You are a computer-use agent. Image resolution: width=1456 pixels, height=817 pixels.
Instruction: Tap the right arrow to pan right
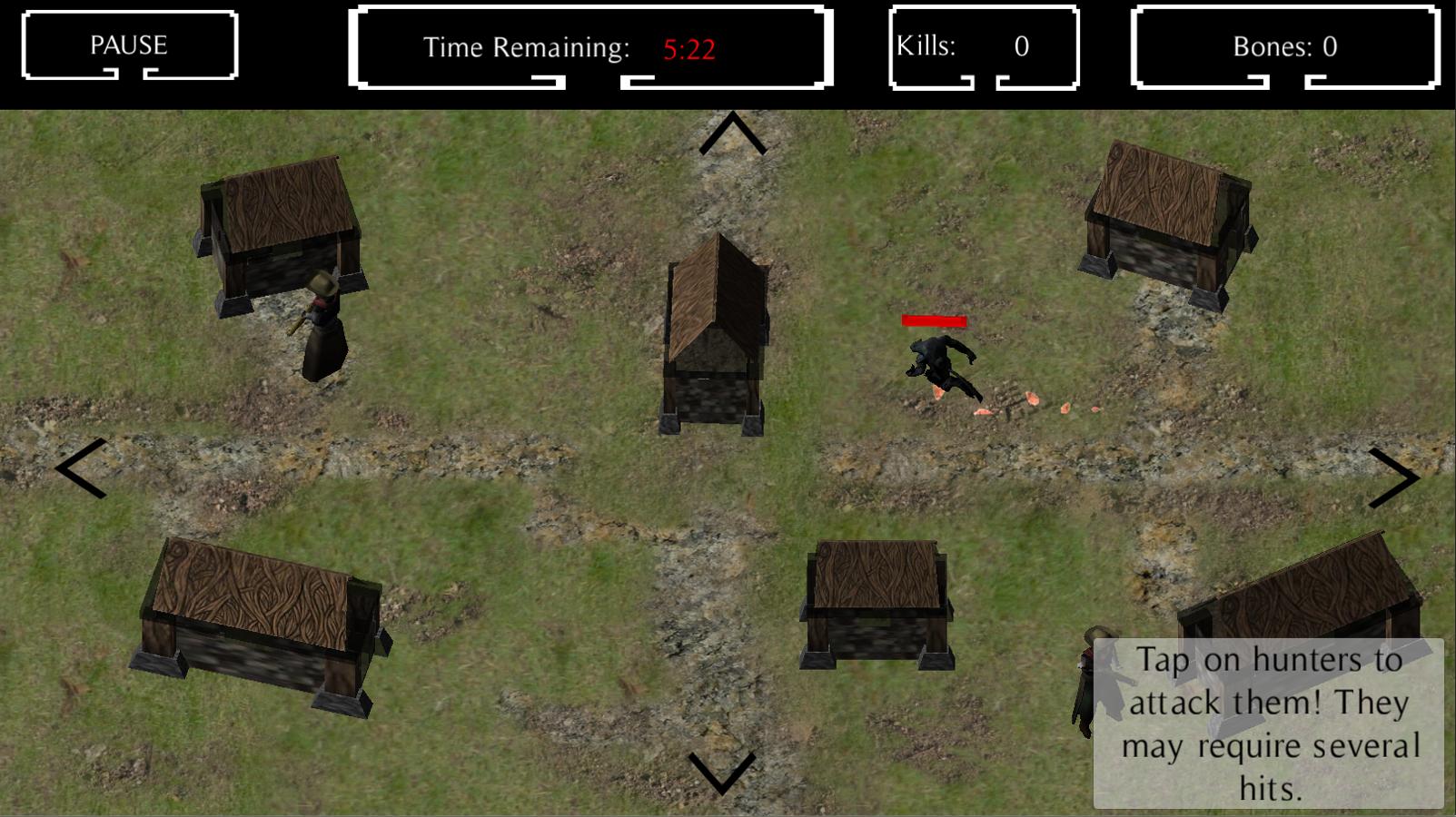pos(1393,477)
